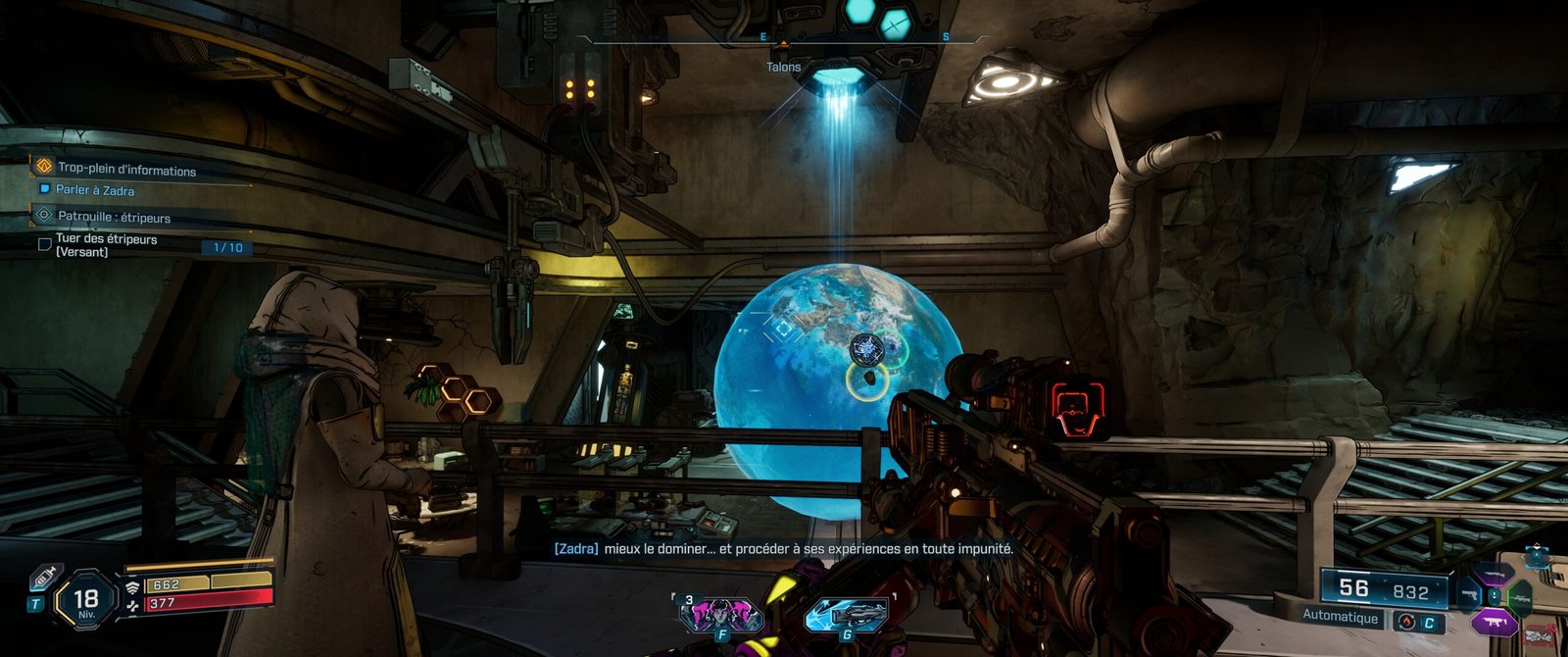
Task: Click the Tuer des étripeurs objective
Action: (106, 245)
